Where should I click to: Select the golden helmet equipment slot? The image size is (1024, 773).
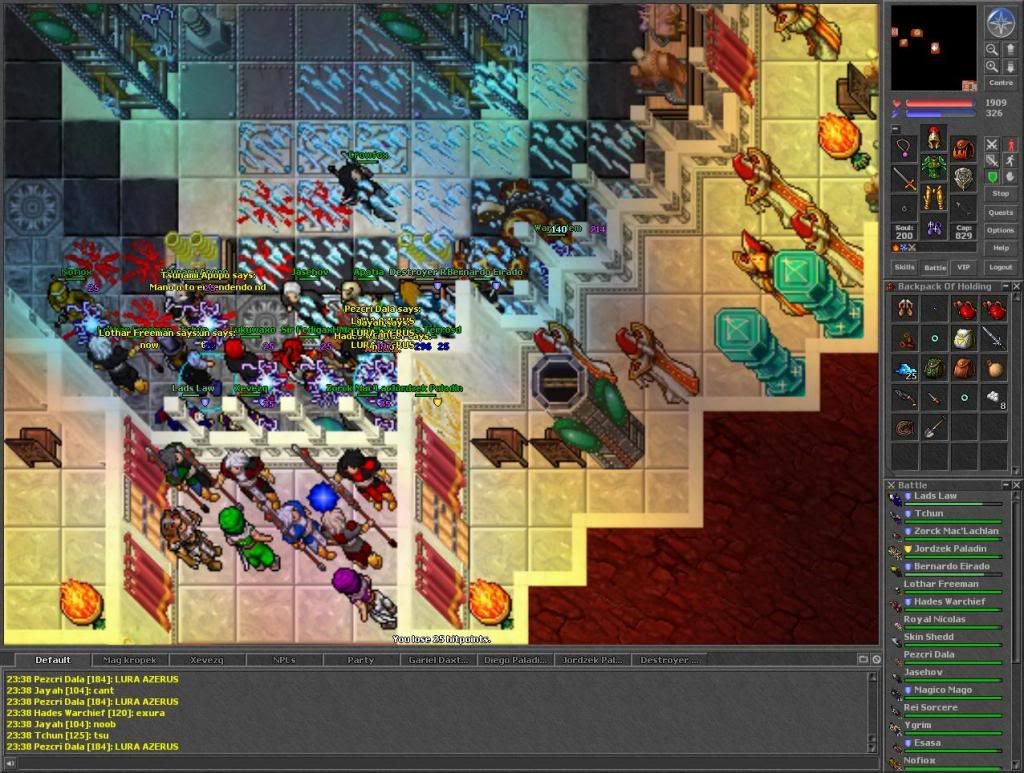coord(934,139)
